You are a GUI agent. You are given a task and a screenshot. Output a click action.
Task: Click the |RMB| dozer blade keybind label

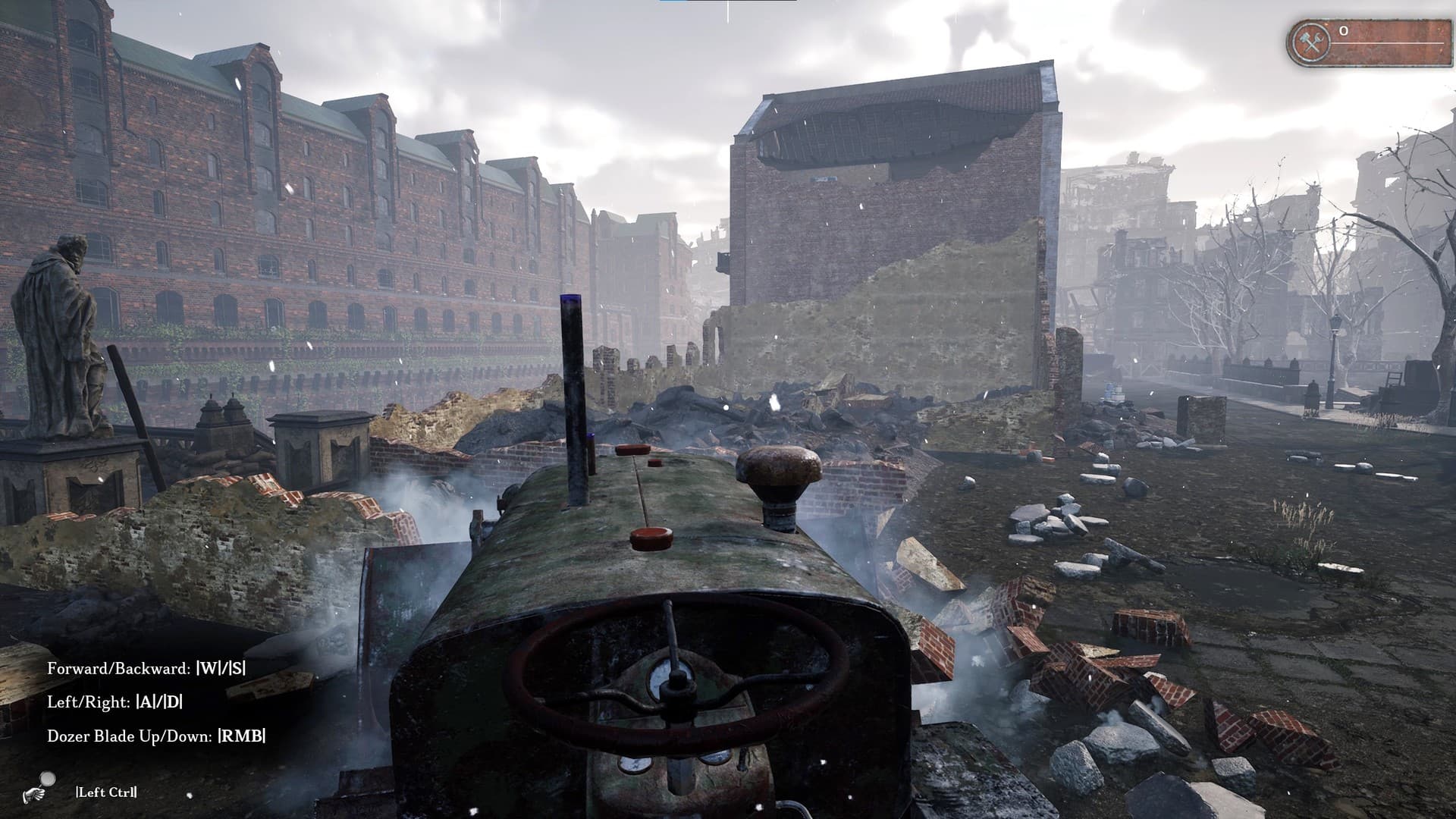[x=243, y=736]
